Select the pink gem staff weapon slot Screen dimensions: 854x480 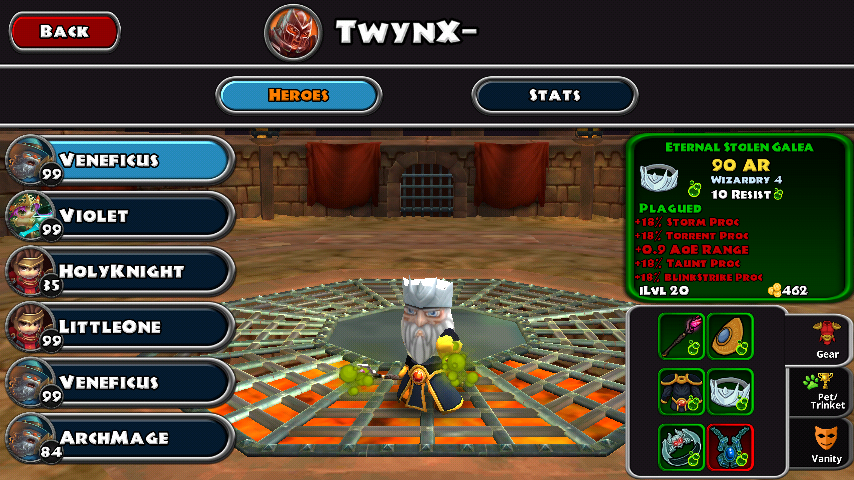[x=681, y=336]
